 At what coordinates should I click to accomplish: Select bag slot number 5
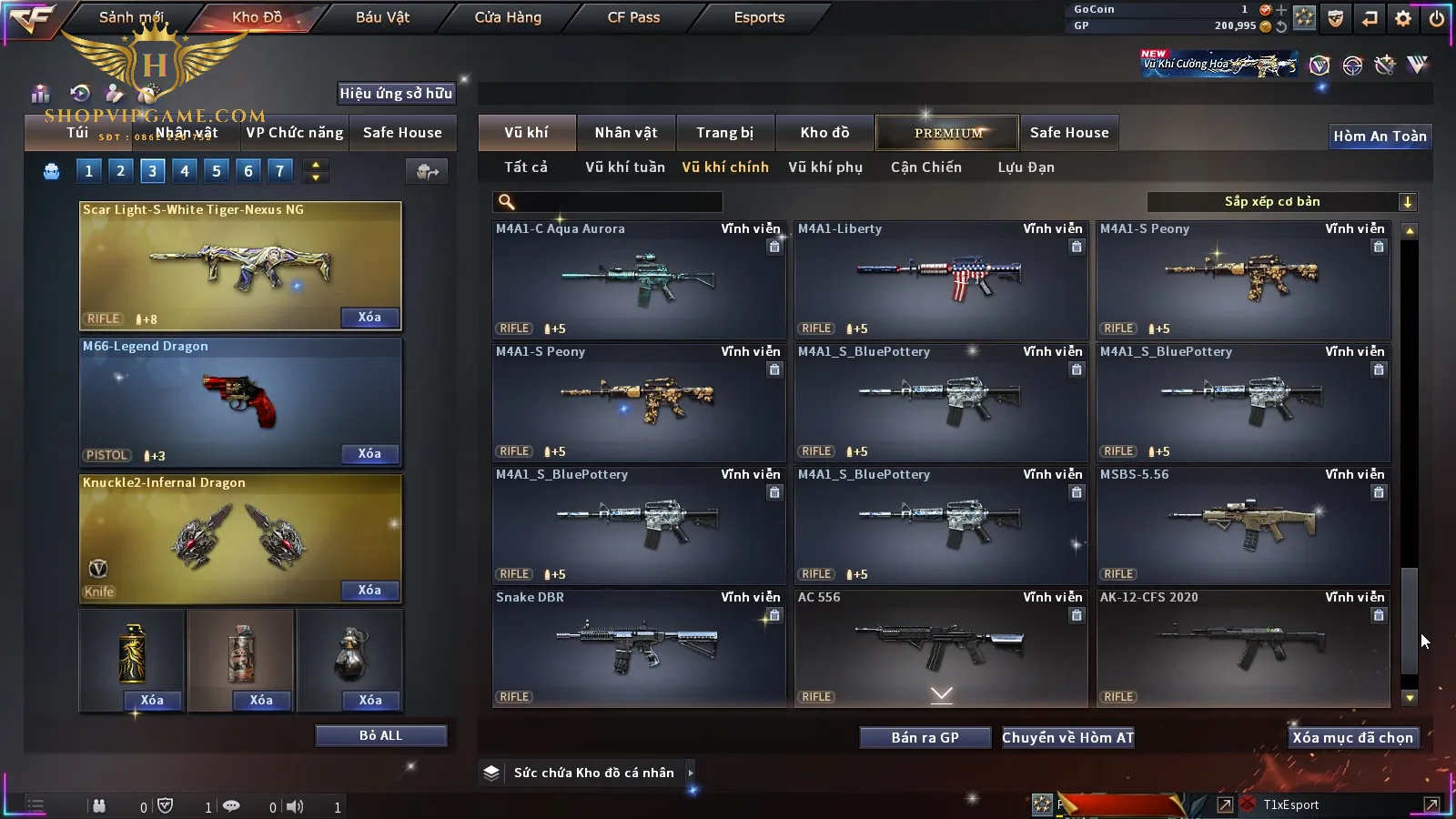point(217,171)
